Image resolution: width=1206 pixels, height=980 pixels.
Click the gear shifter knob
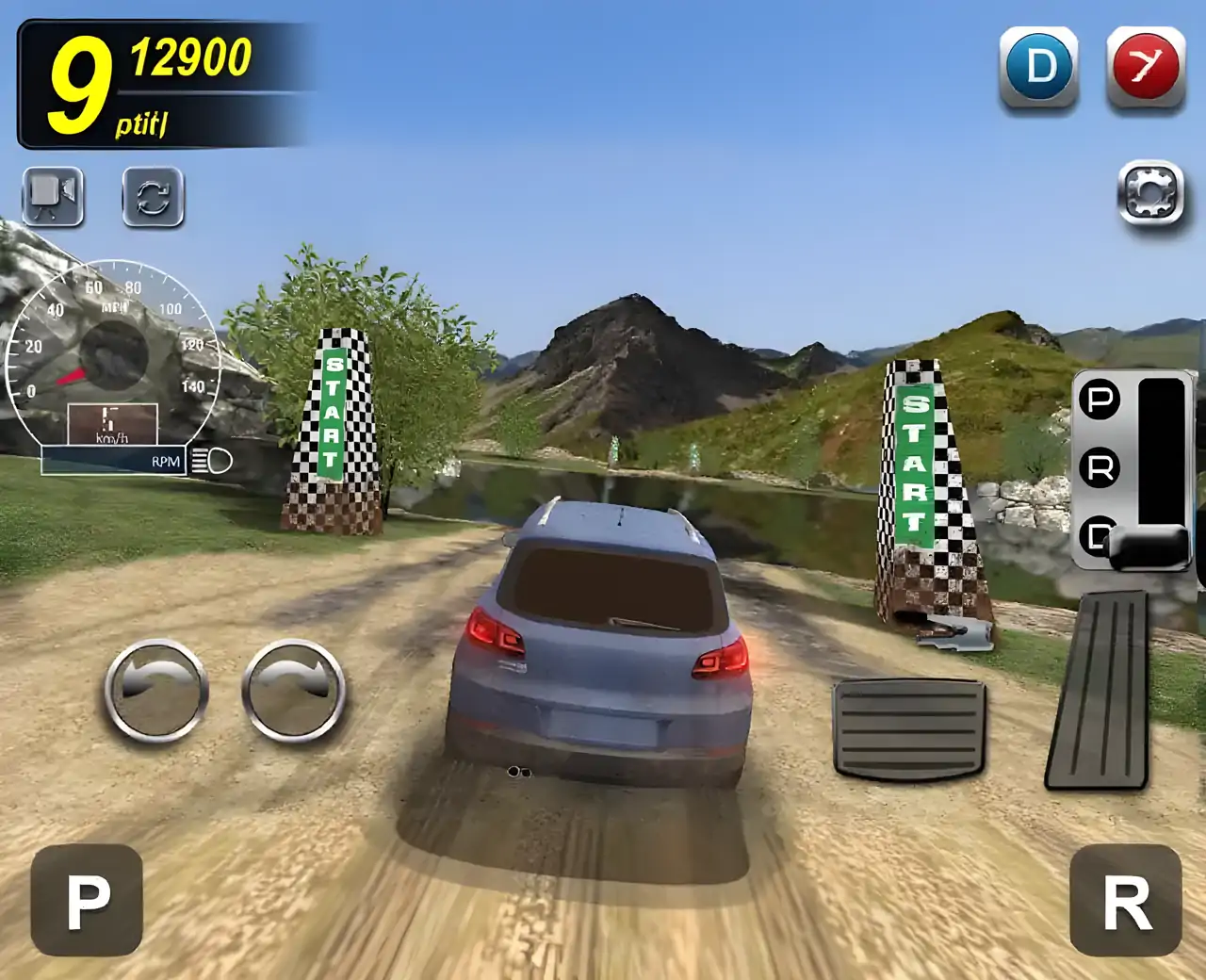point(1149,547)
